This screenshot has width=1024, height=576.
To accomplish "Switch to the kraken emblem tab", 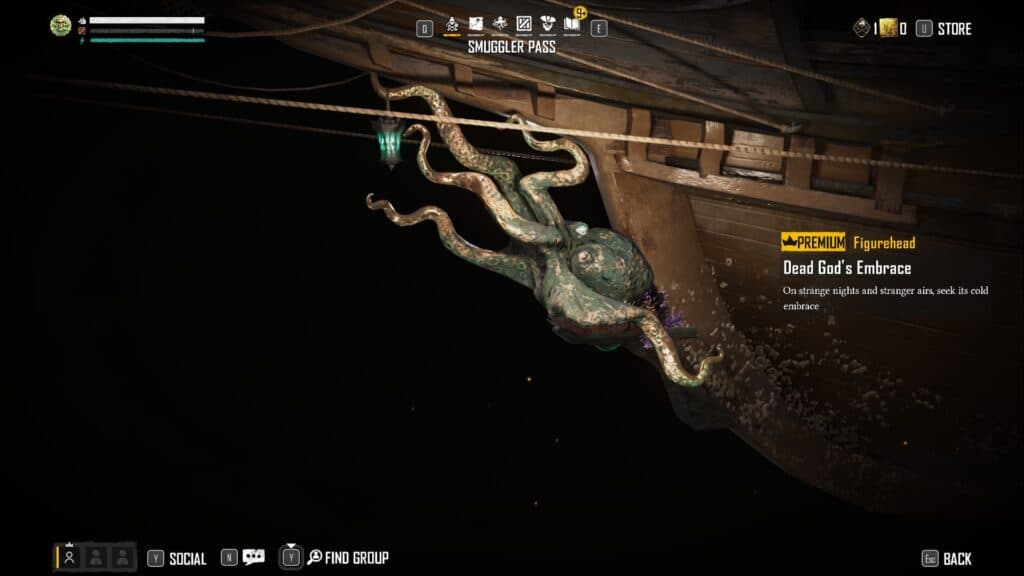I will [x=500, y=24].
